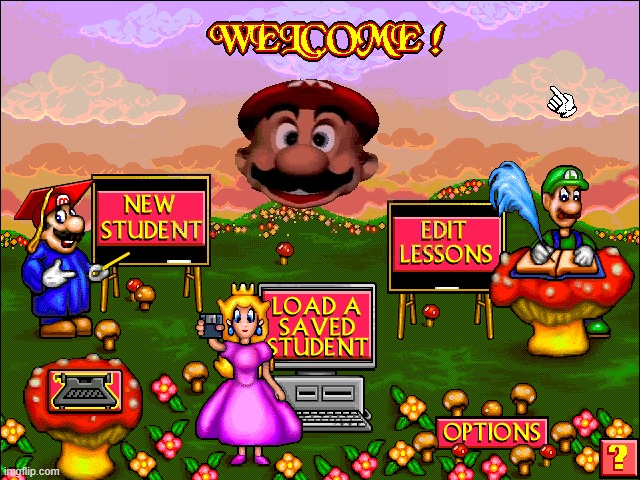Screen dimensions: 640x480
Task: Select Load a Saved Student
Action: 317,325
